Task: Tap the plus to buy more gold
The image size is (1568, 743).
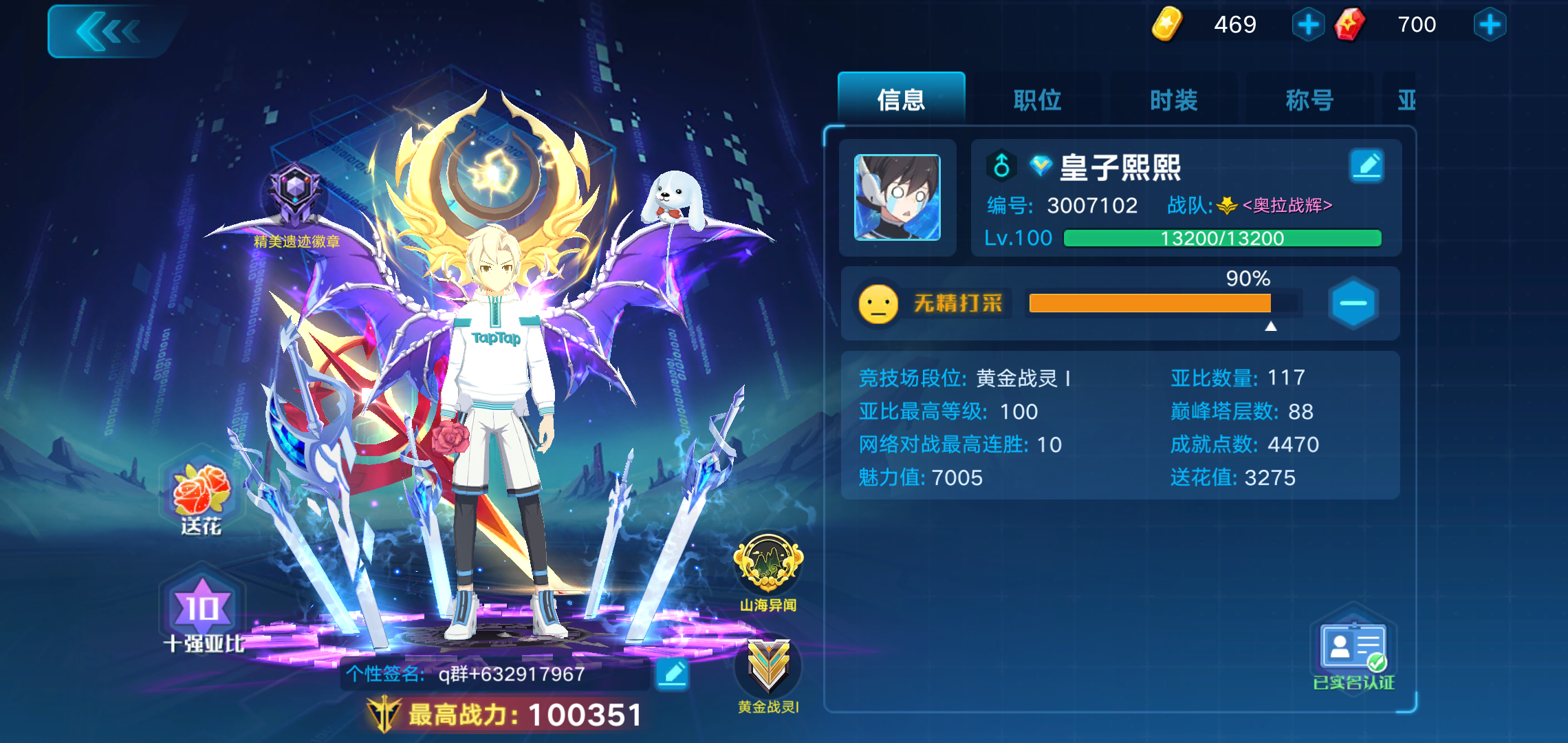Action: [1307, 24]
